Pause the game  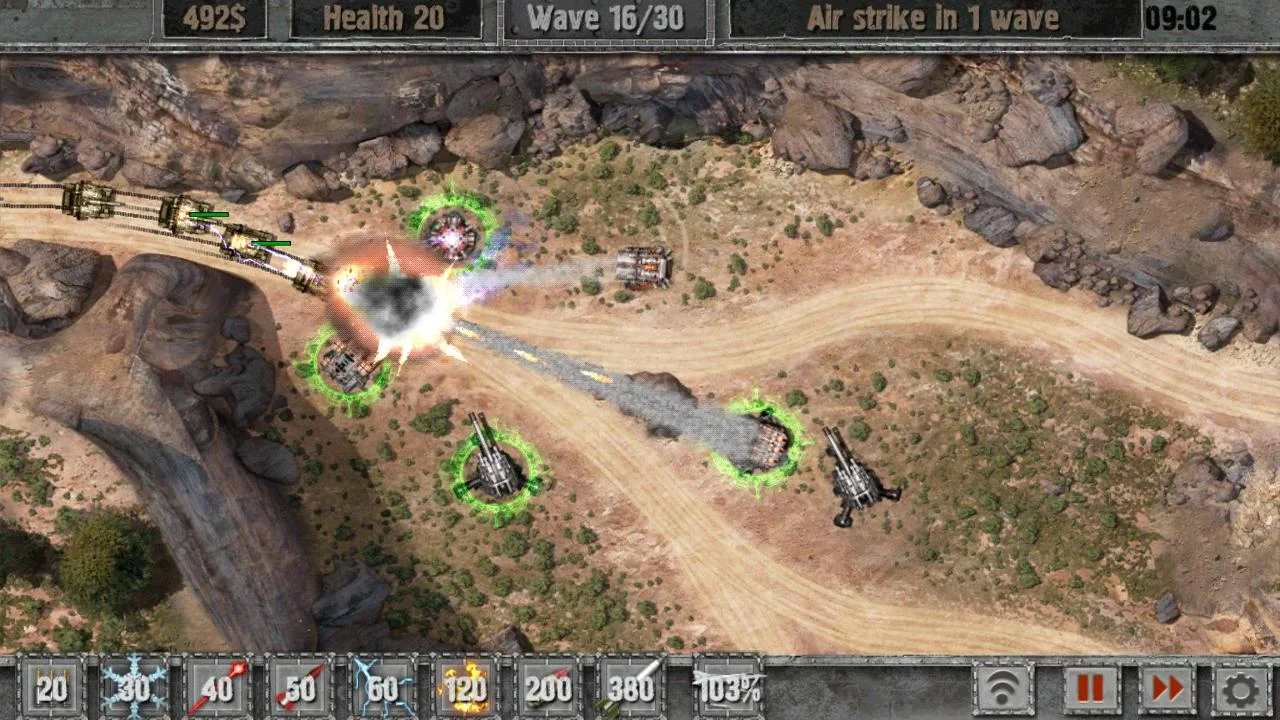coord(1091,688)
